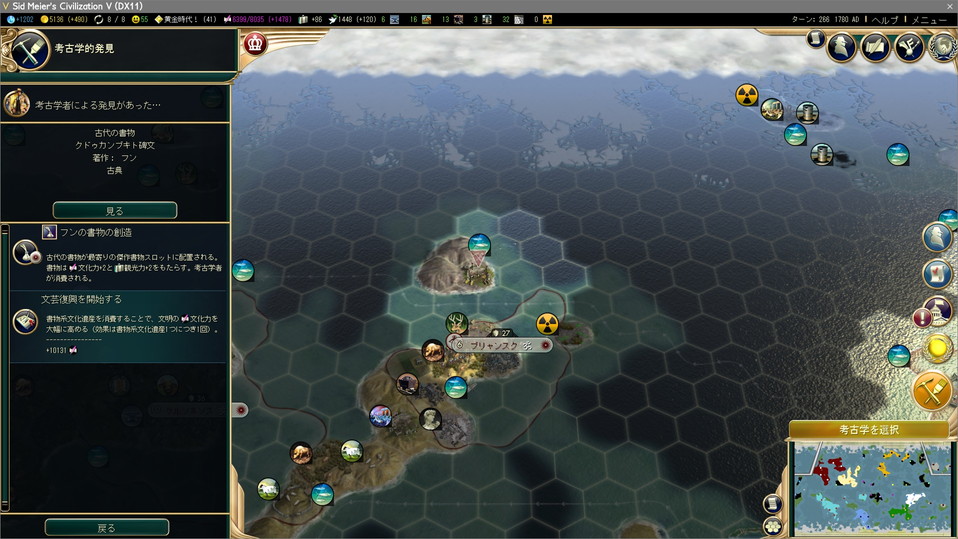Open the ヘルプ help entry

[x=886, y=20]
